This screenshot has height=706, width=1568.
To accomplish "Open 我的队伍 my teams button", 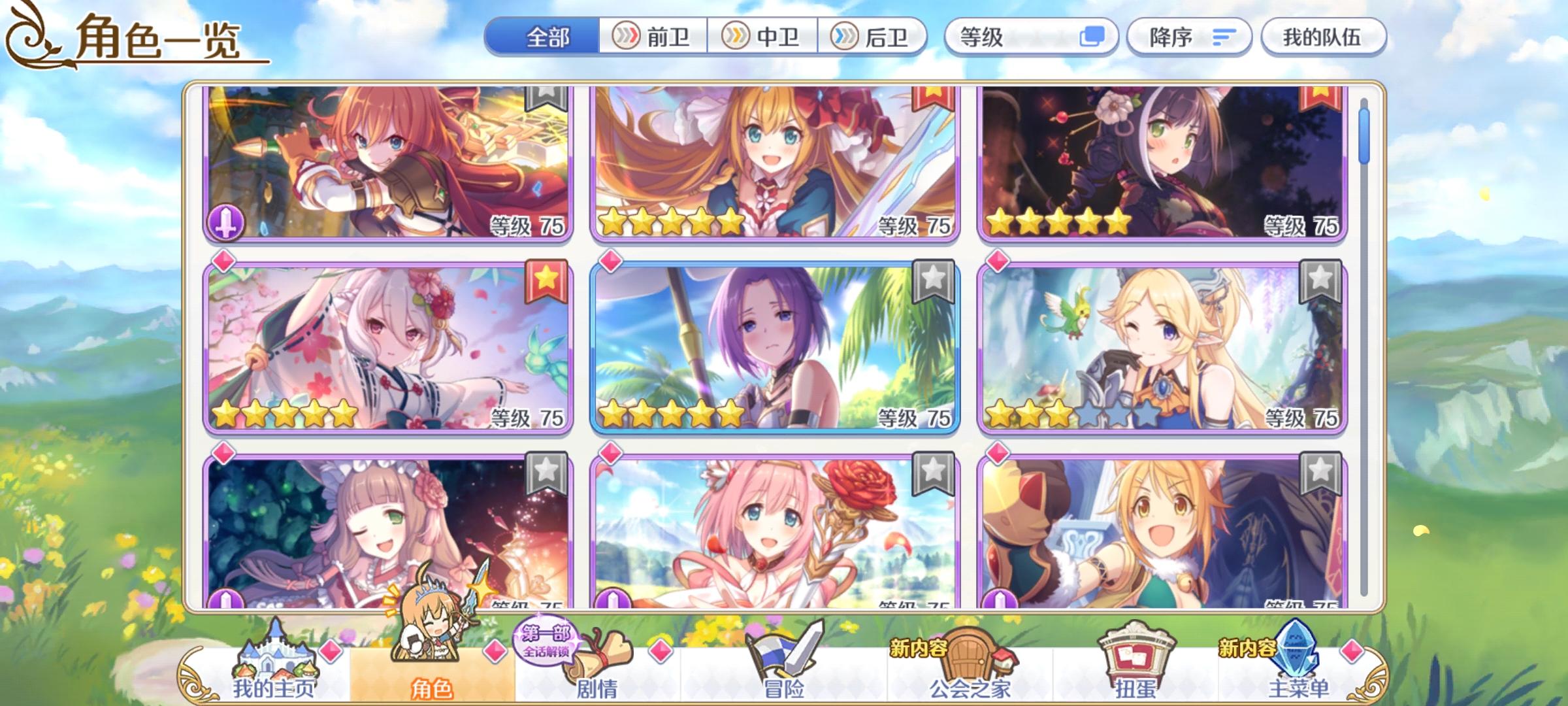I will [1326, 37].
